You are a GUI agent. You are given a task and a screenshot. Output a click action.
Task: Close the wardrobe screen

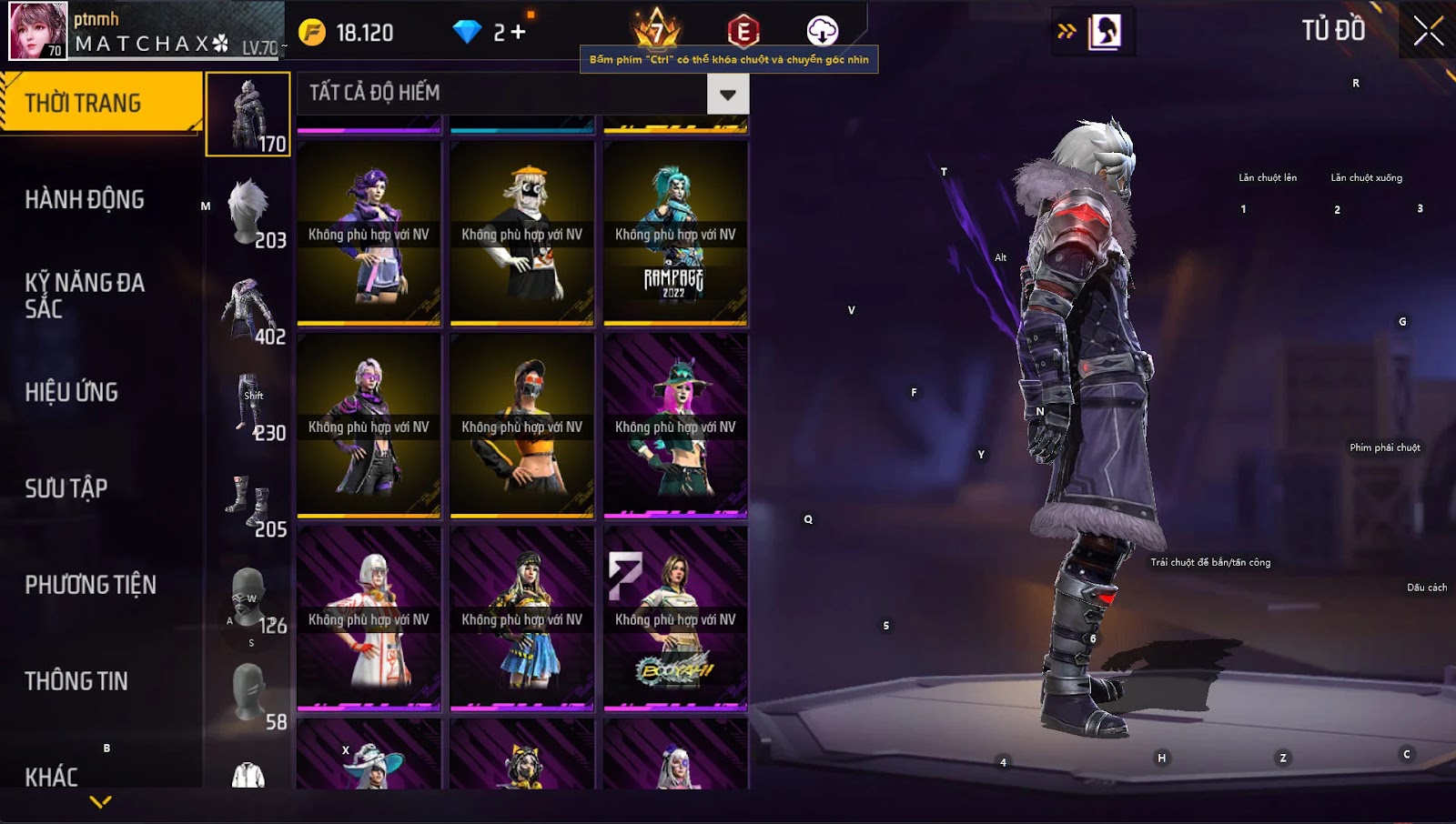point(1428,31)
